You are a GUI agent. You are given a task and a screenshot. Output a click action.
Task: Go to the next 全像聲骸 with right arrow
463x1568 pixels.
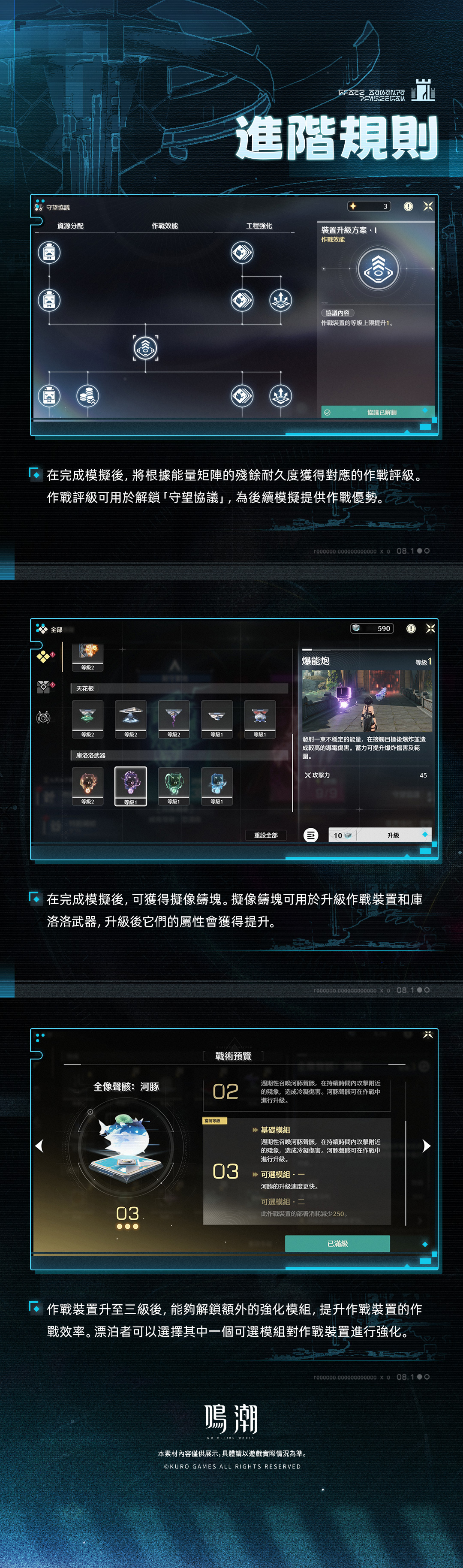pos(427,1146)
